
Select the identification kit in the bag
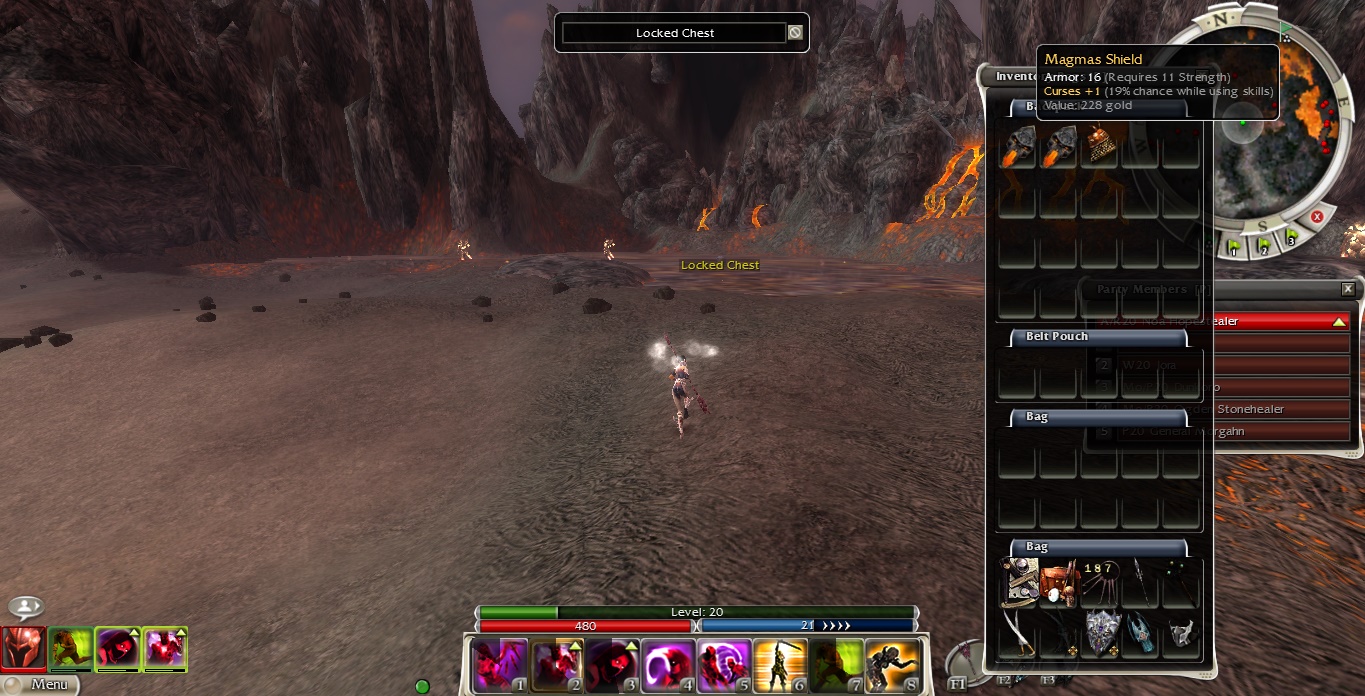(1020, 583)
